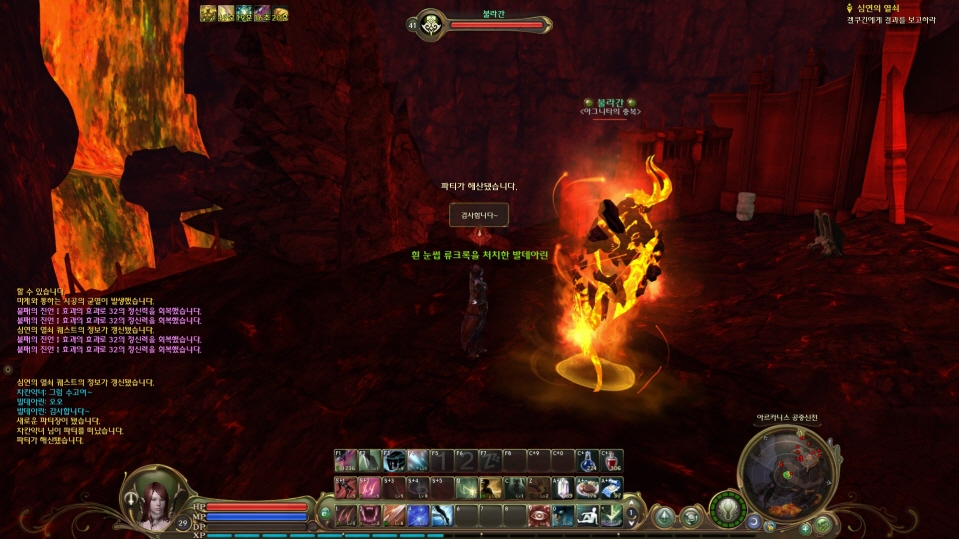Toggle the hotbar lock icon

tap(325, 514)
